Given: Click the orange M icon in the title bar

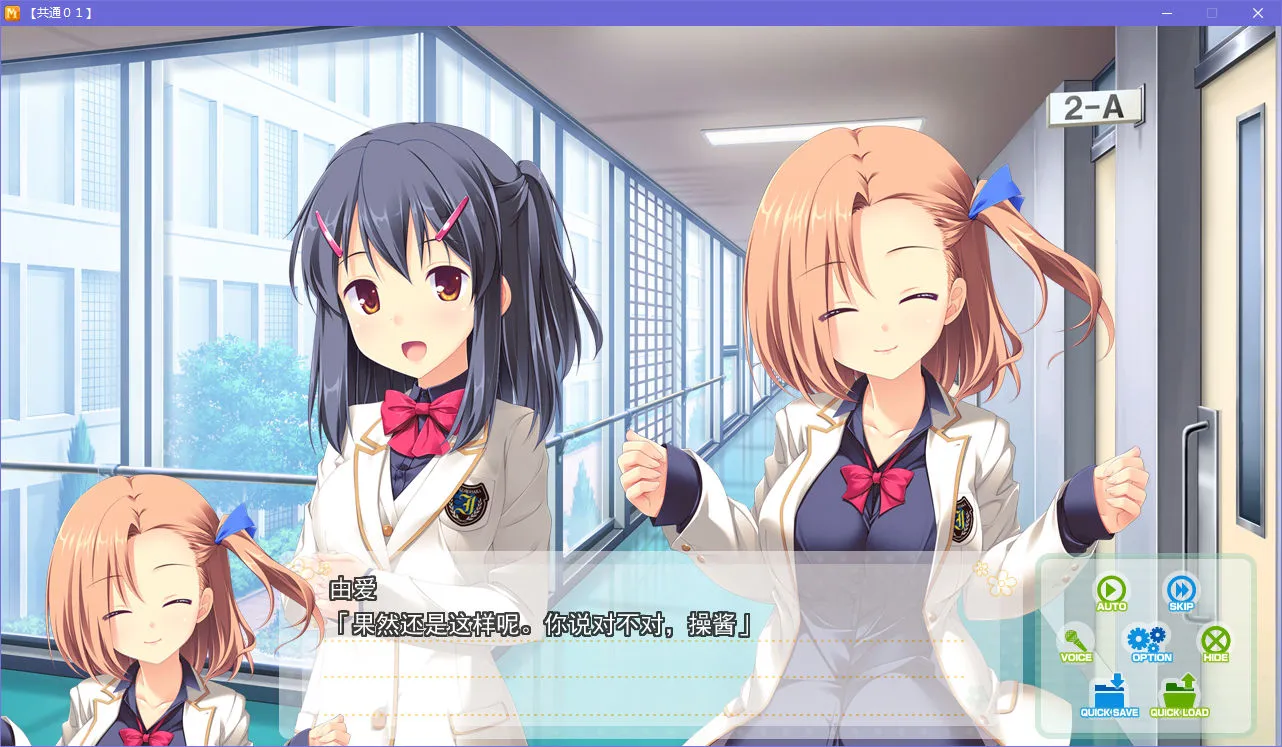Looking at the screenshot, I should (13, 13).
